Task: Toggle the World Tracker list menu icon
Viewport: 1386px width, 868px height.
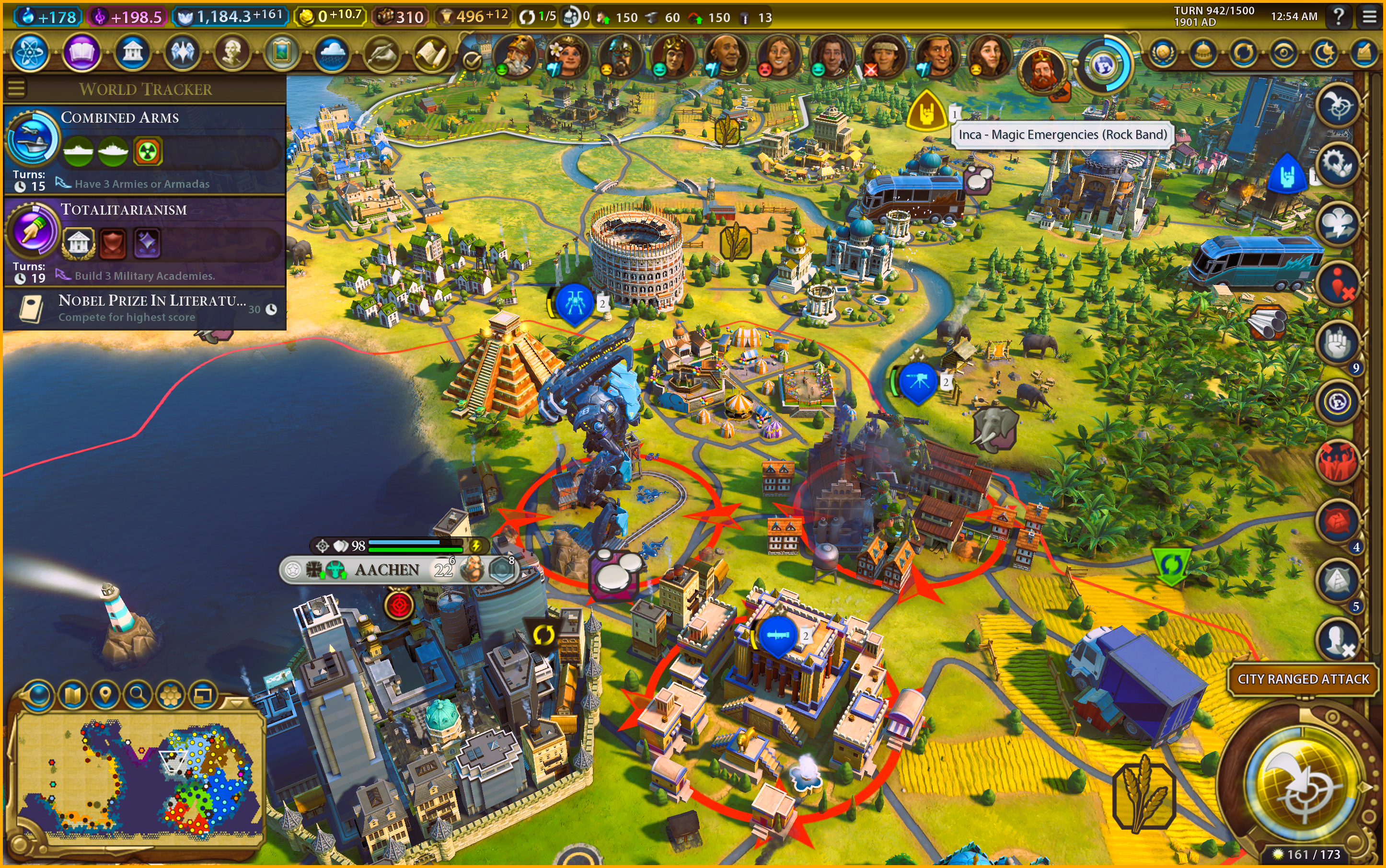Action: [16, 89]
